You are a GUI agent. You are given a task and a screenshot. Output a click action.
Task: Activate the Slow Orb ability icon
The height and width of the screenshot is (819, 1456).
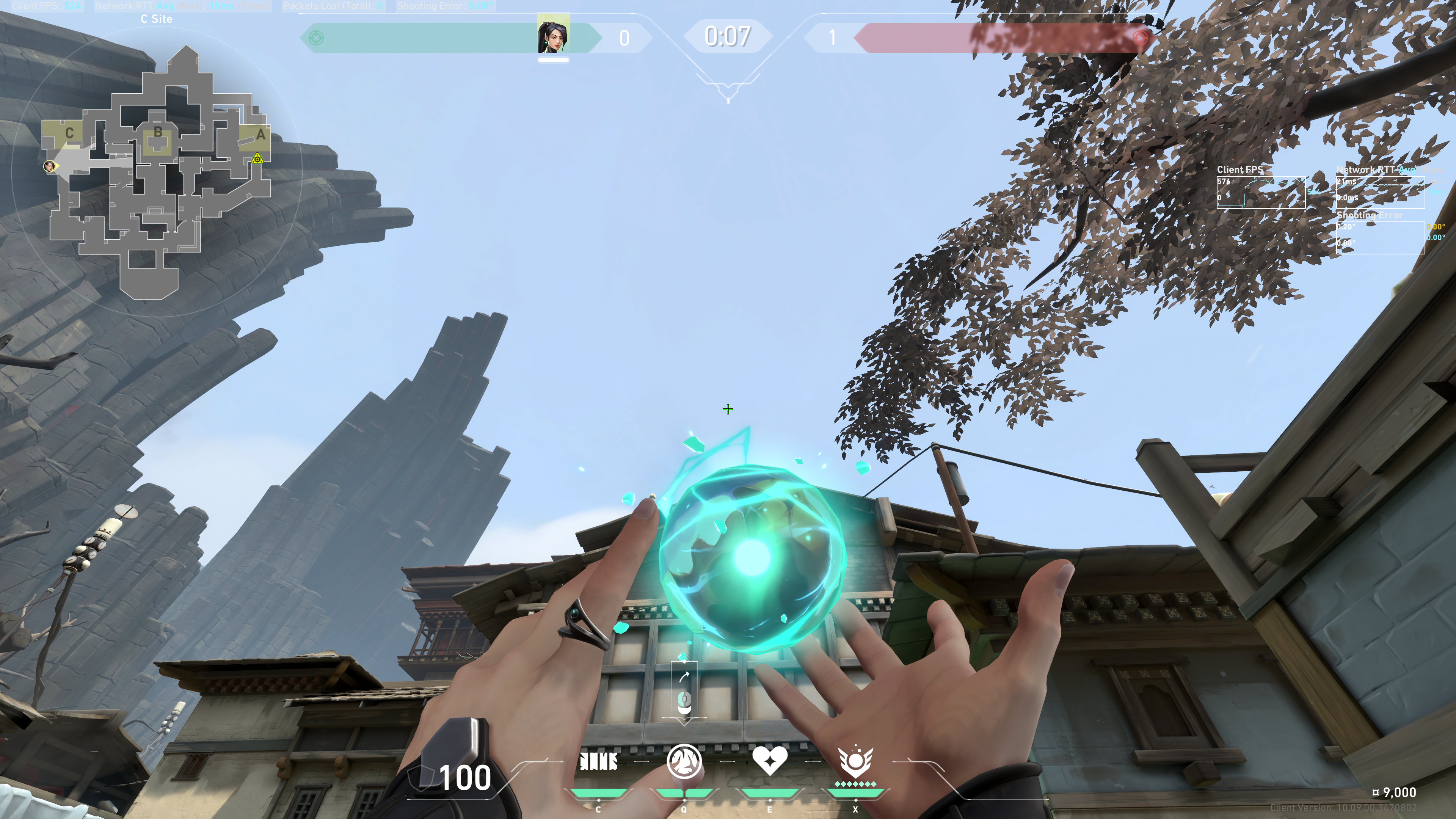[x=684, y=761]
